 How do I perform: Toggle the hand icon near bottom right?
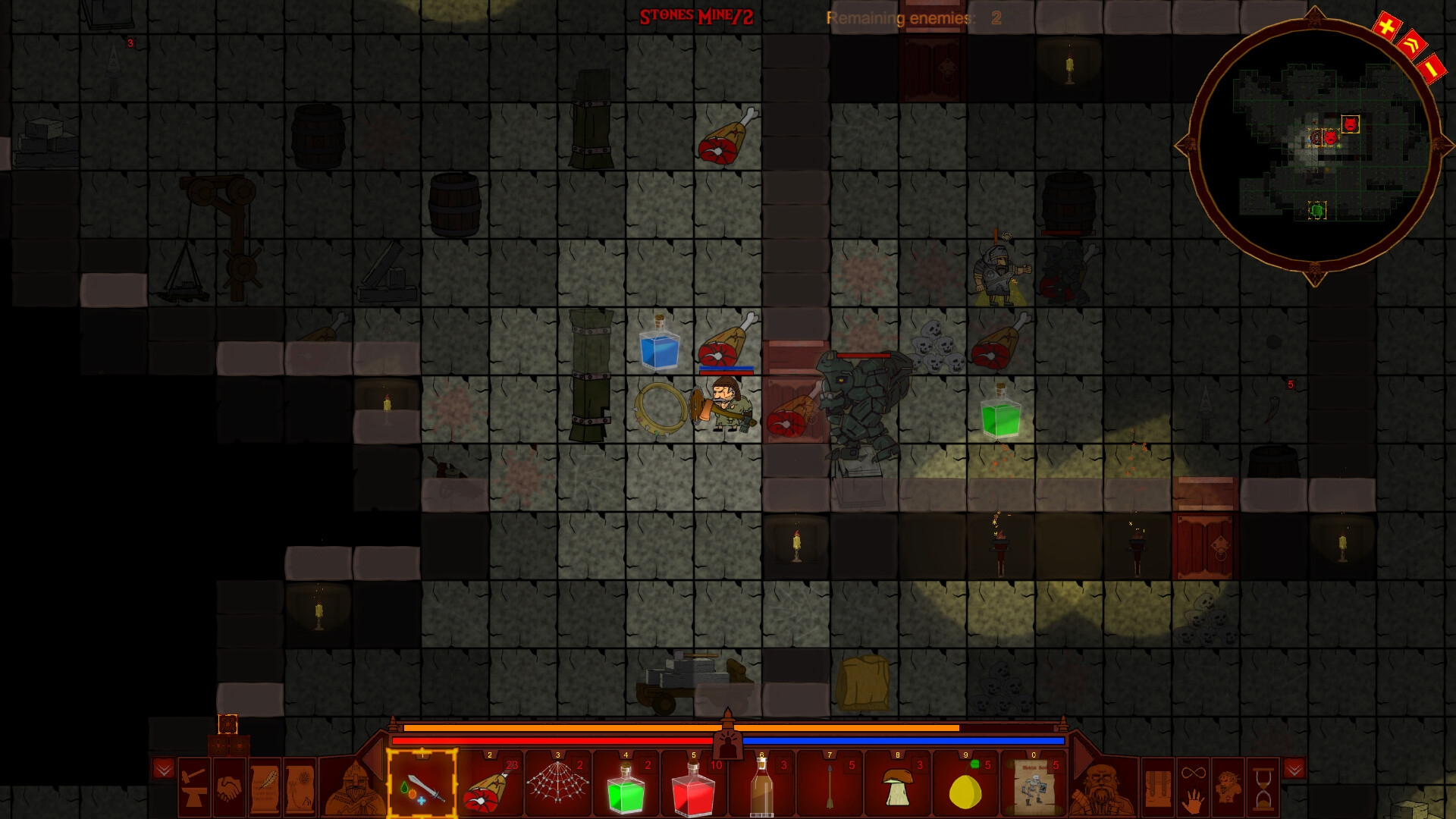(x=1193, y=802)
